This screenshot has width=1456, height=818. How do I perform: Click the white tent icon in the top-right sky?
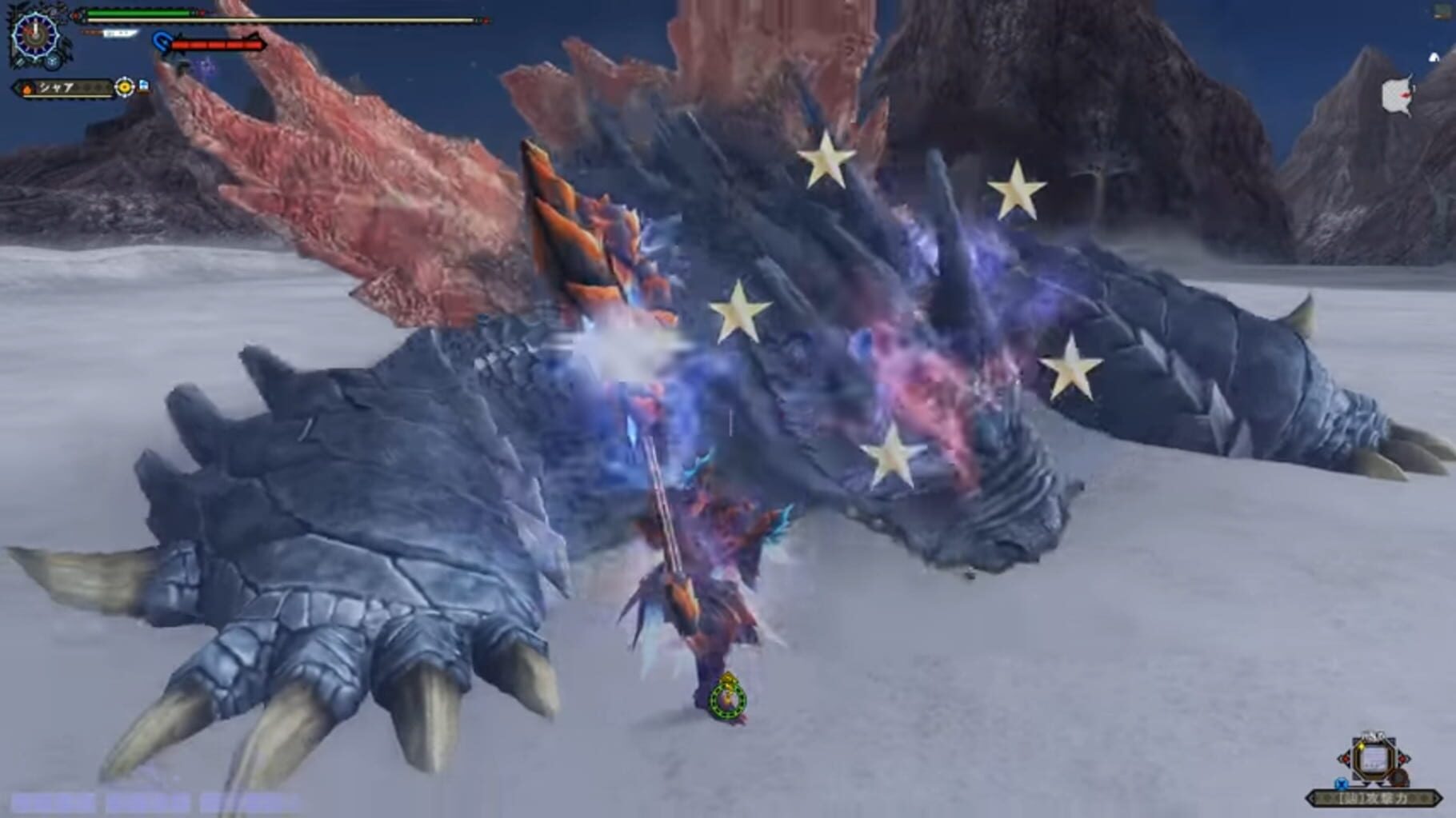[1434, 57]
